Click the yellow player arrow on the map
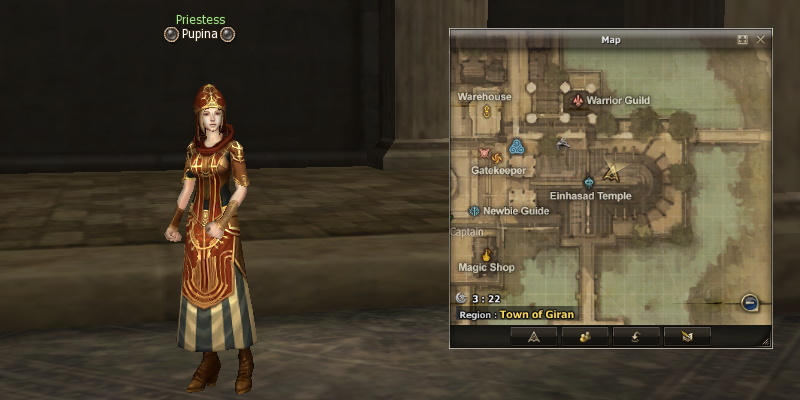The image size is (800, 400). [x=613, y=171]
